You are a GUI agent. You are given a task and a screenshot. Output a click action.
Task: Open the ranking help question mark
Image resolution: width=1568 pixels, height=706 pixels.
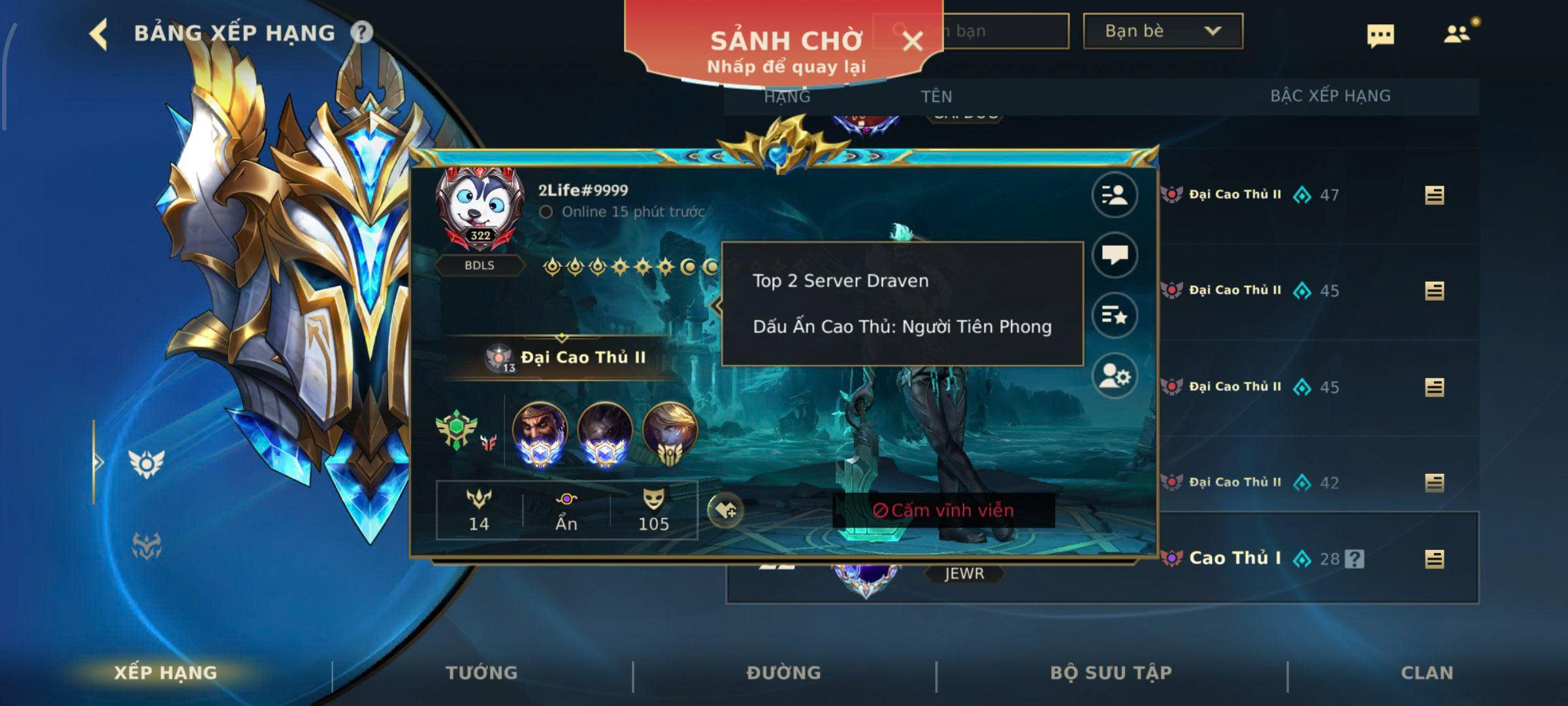pos(361,32)
